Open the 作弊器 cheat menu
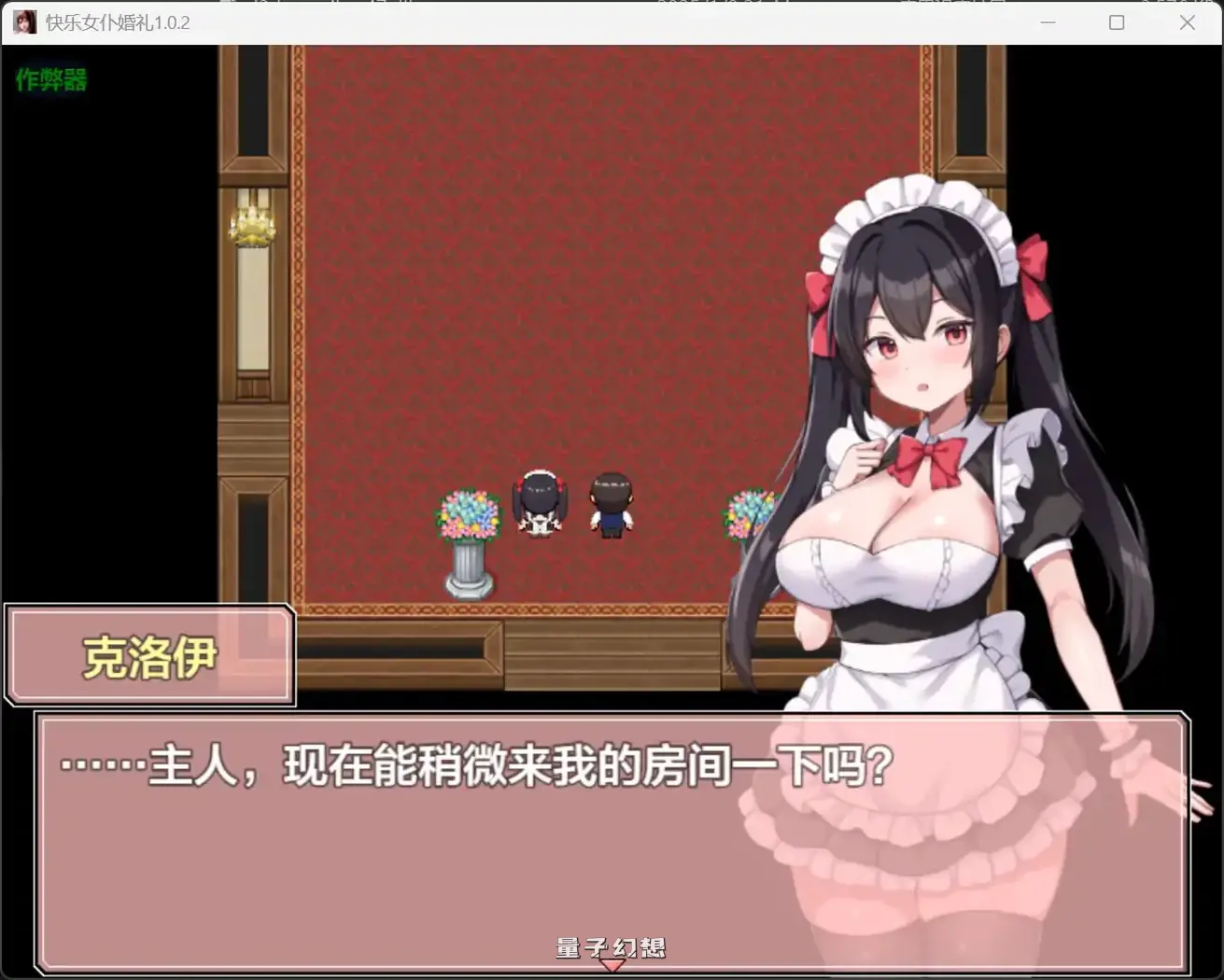1224x980 pixels. (50, 80)
